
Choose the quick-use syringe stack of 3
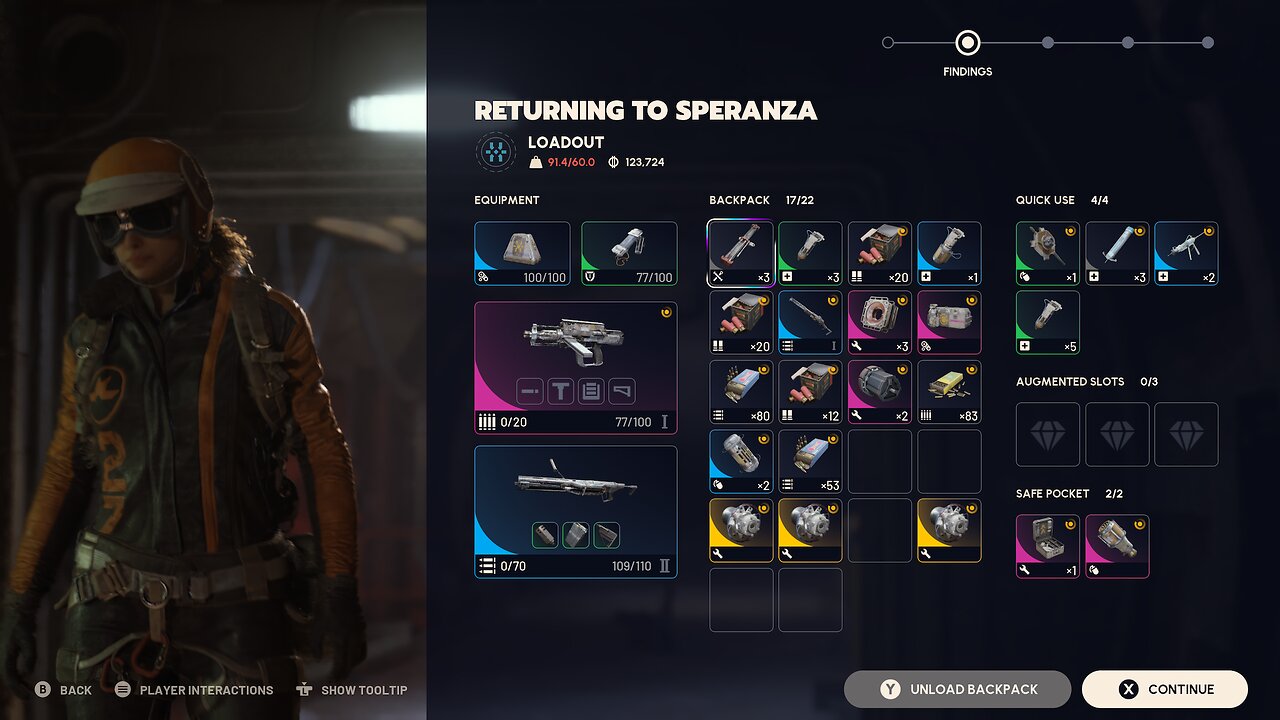tap(1117, 253)
